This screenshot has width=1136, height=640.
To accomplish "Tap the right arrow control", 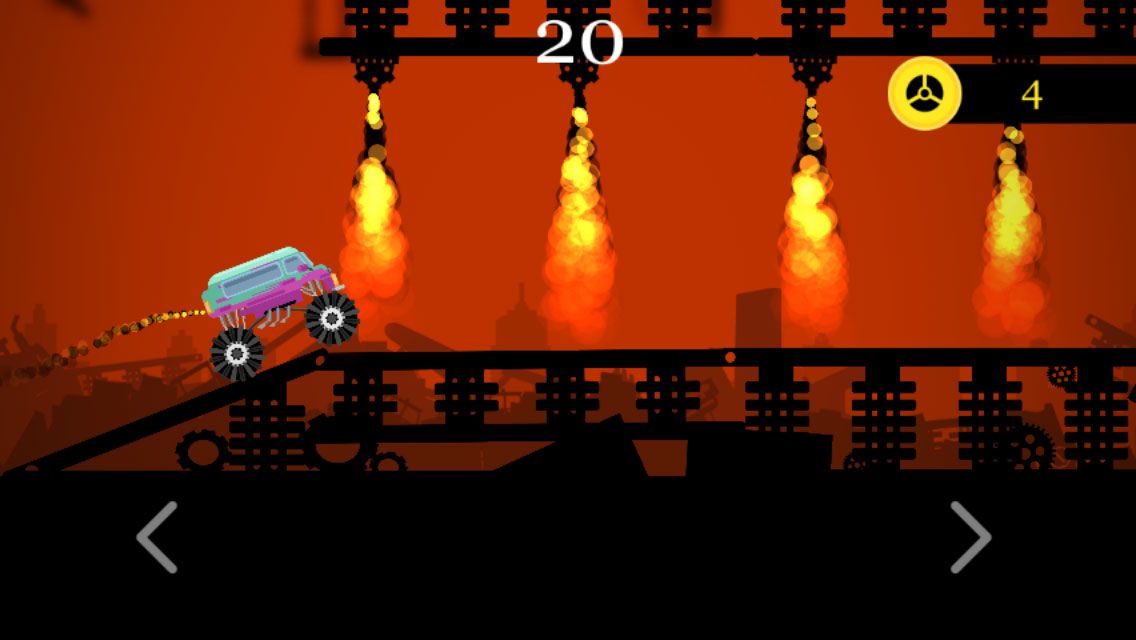I will pyautogui.click(x=969, y=537).
